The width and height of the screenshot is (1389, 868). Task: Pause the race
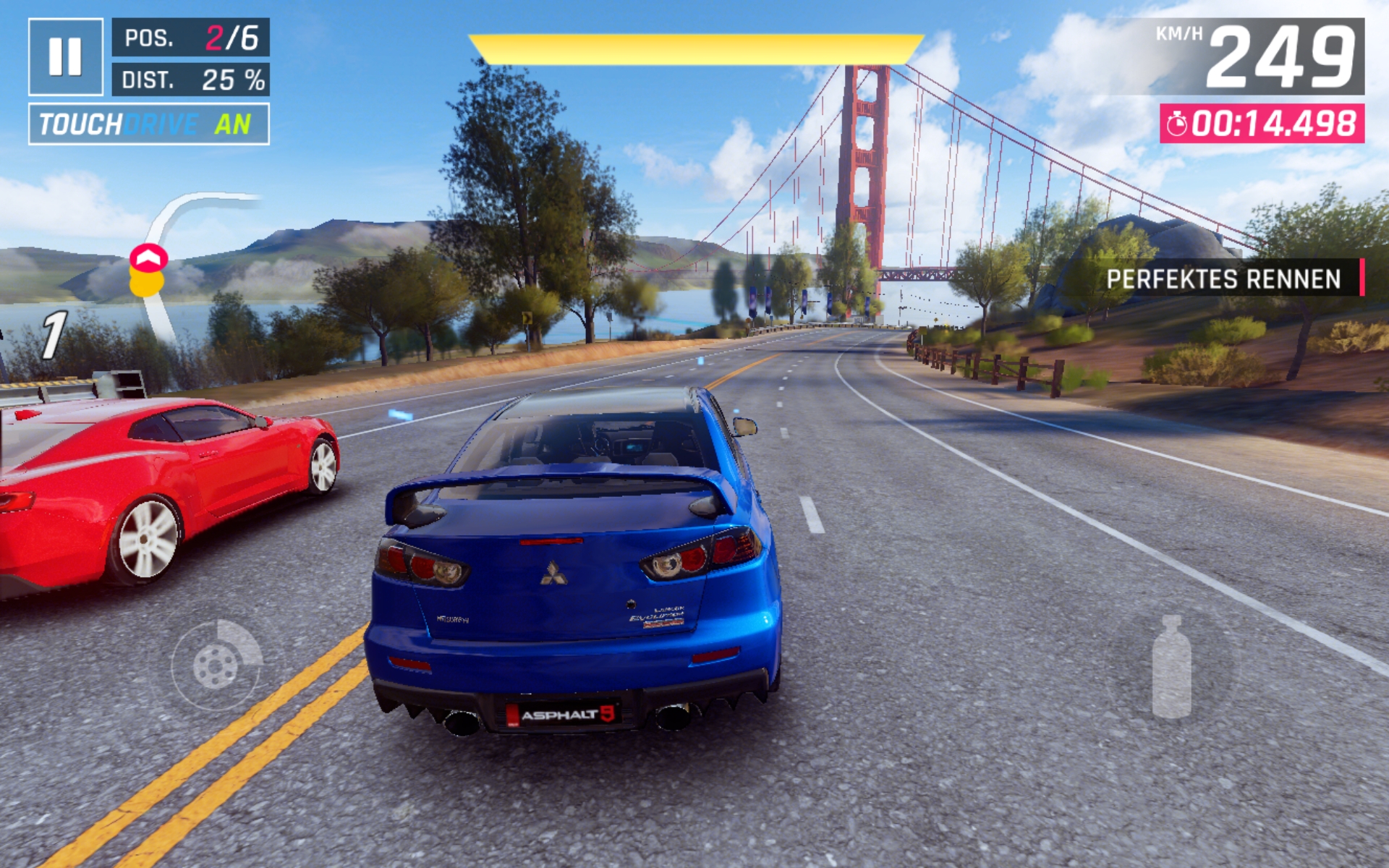pyautogui.click(x=65, y=56)
